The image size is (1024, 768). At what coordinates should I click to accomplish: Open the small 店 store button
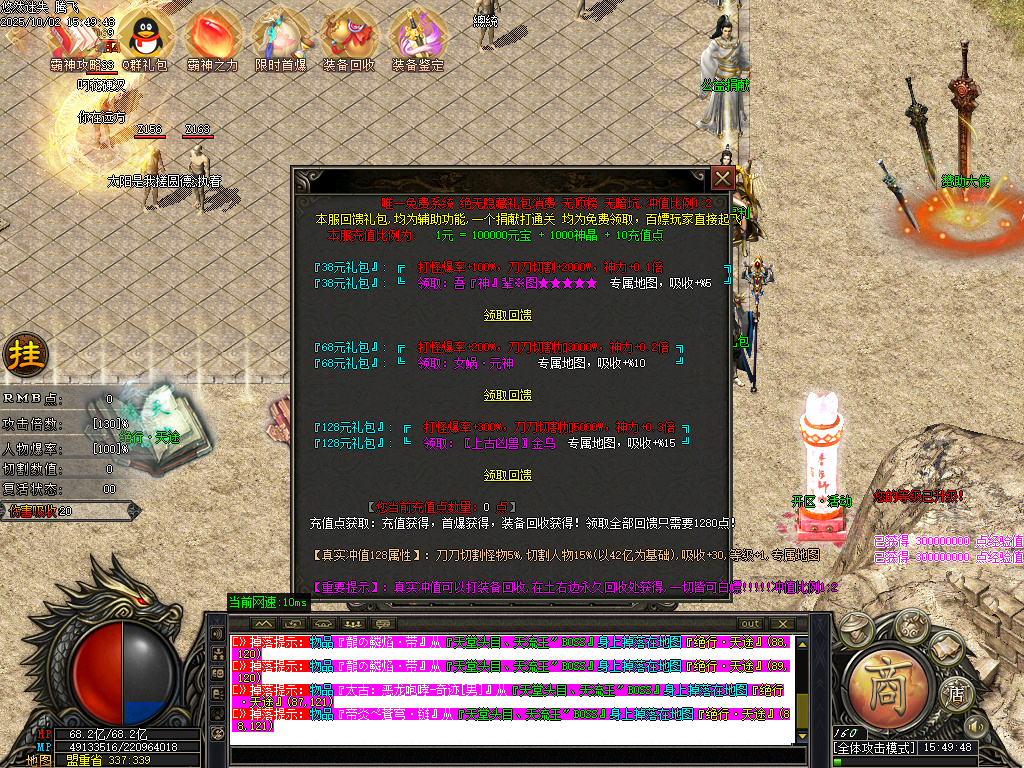(x=957, y=691)
